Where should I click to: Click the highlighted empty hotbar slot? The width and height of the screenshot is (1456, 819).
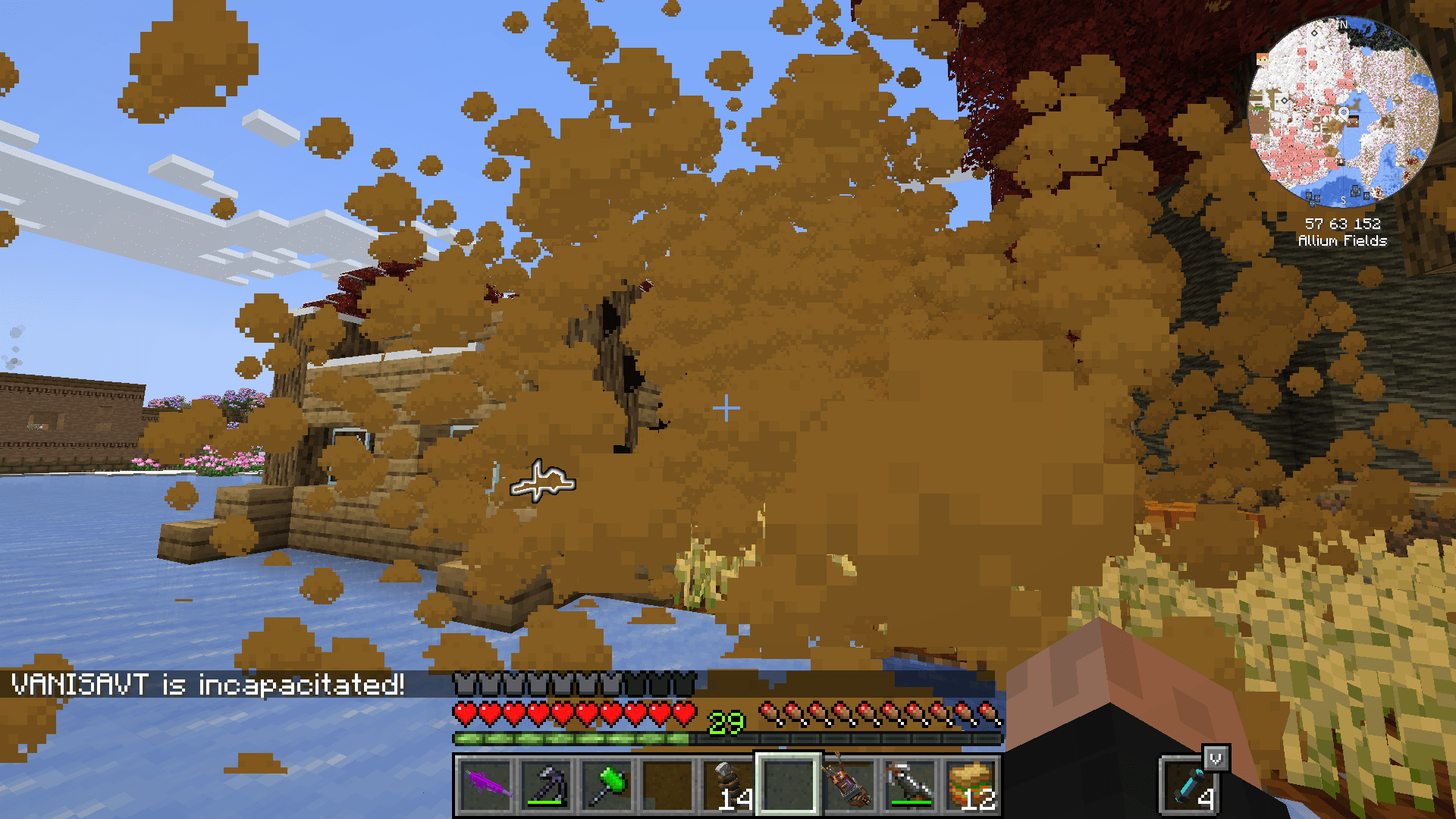coord(789,785)
